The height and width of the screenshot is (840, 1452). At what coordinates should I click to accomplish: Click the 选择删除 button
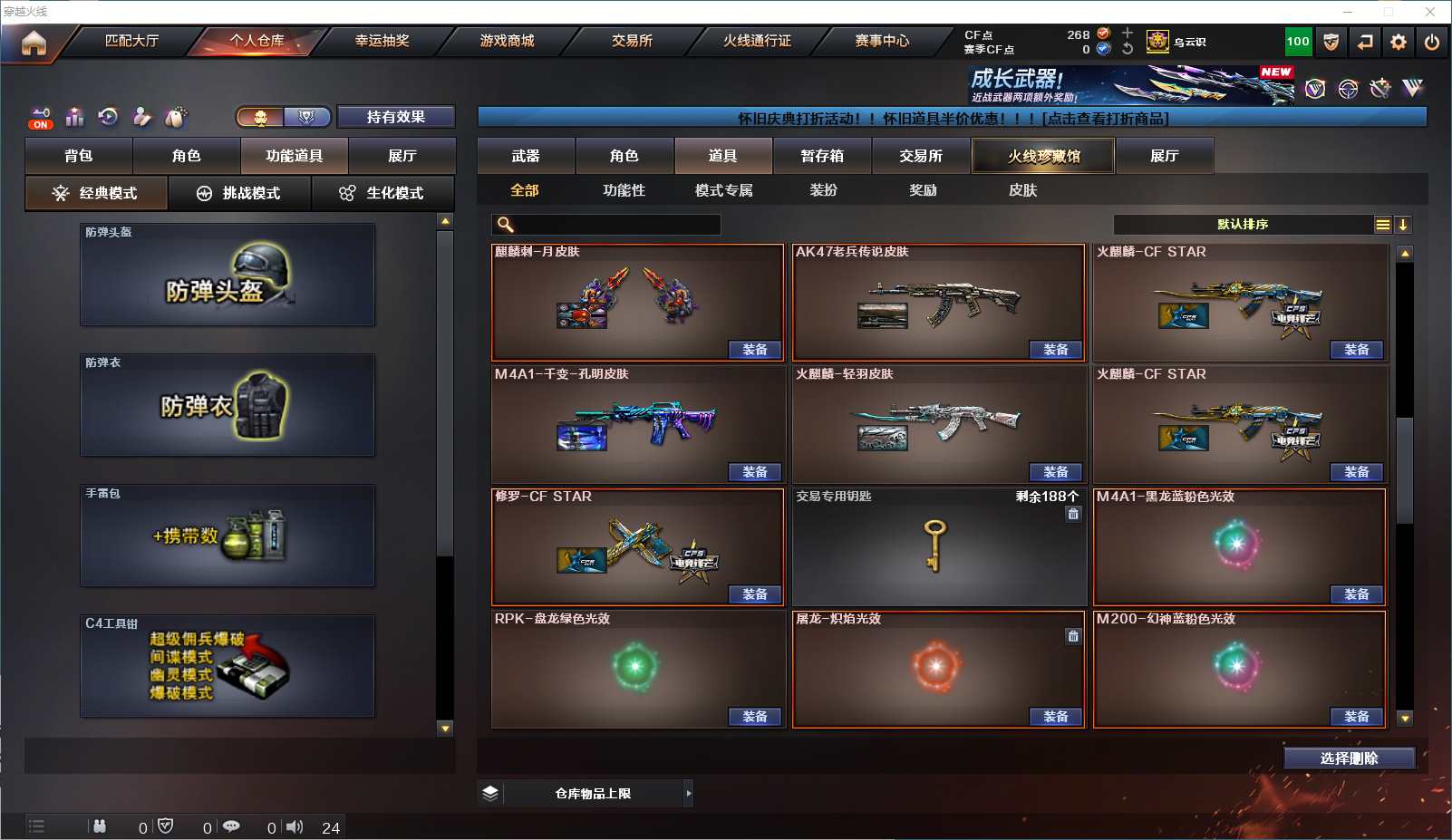(x=1349, y=758)
